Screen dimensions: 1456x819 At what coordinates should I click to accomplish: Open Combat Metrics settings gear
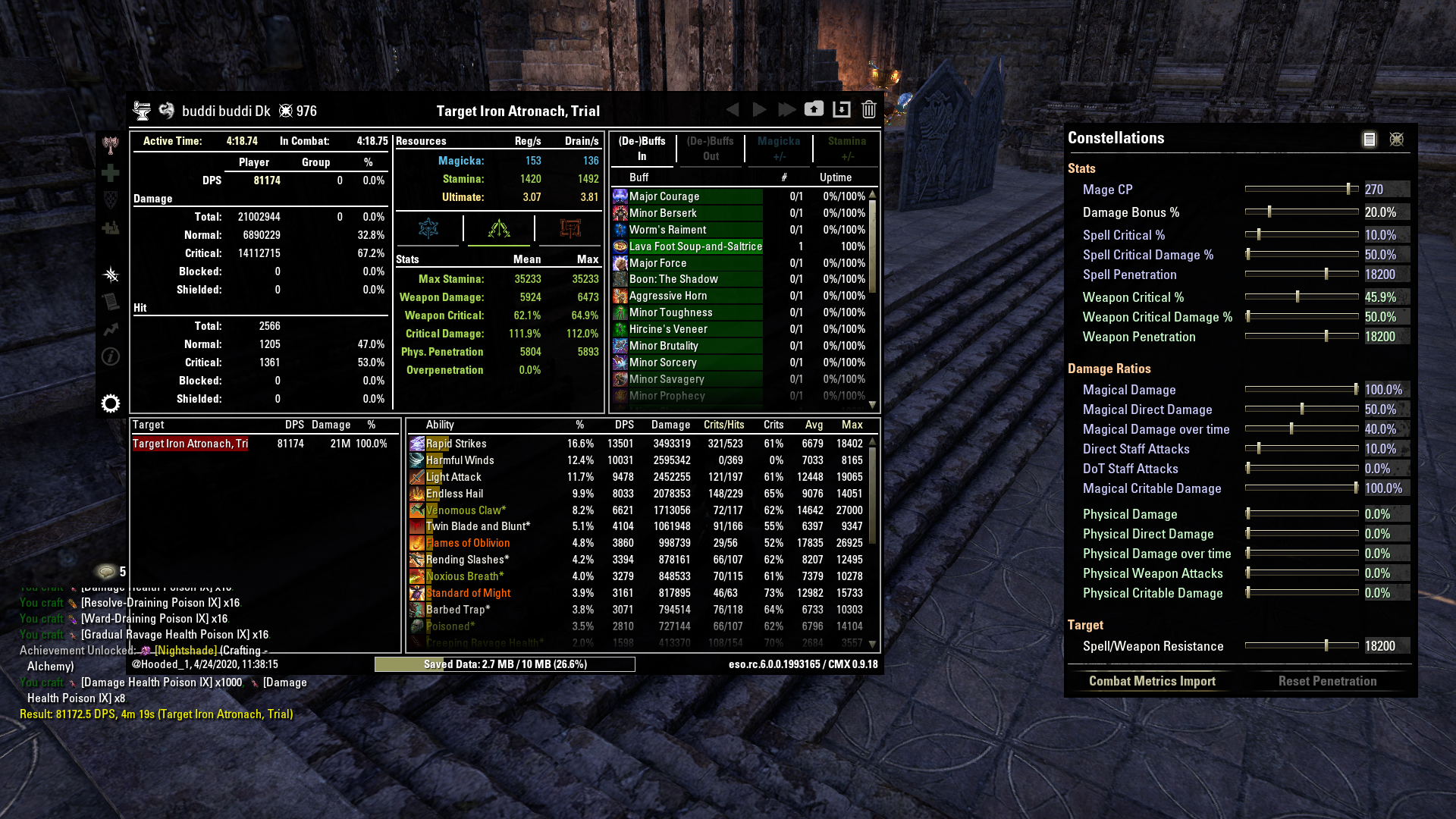(111, 404)
